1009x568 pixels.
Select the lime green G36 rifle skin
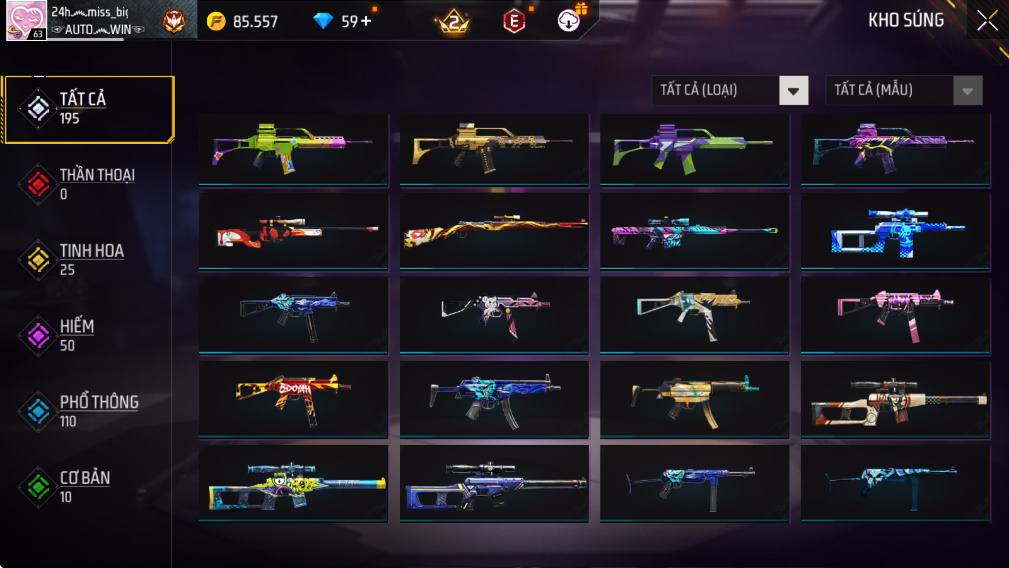click(293, 149)
